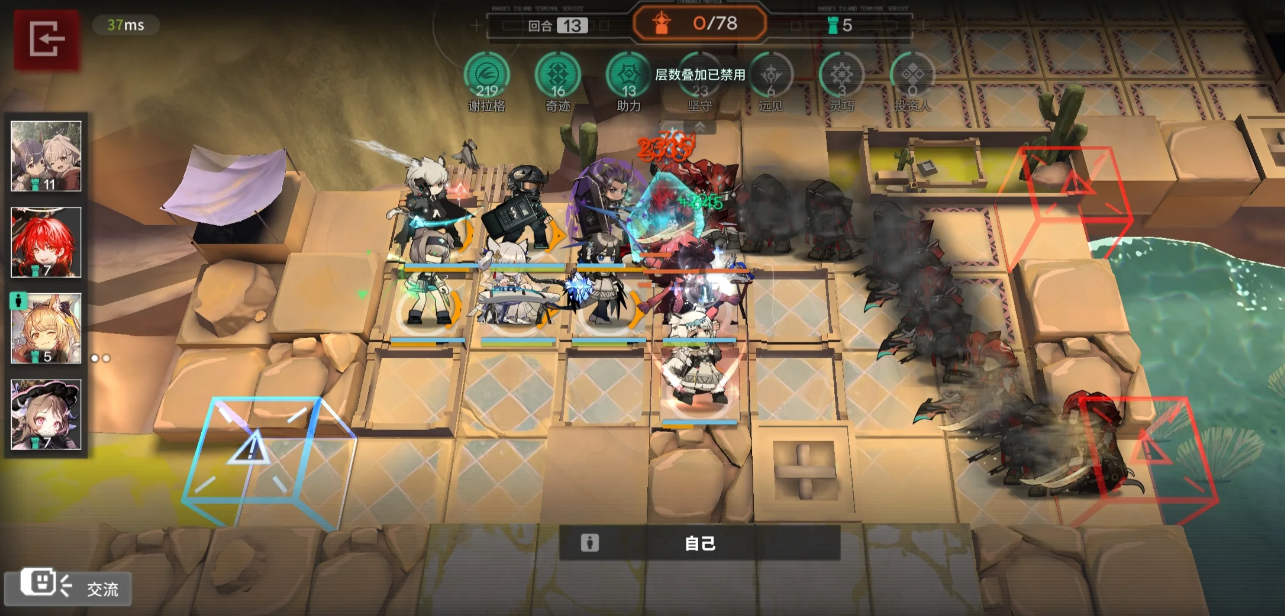Screen dimensions: 1285x616
Task: Select the 投资人 synergy icon
Action: [912, 75]
